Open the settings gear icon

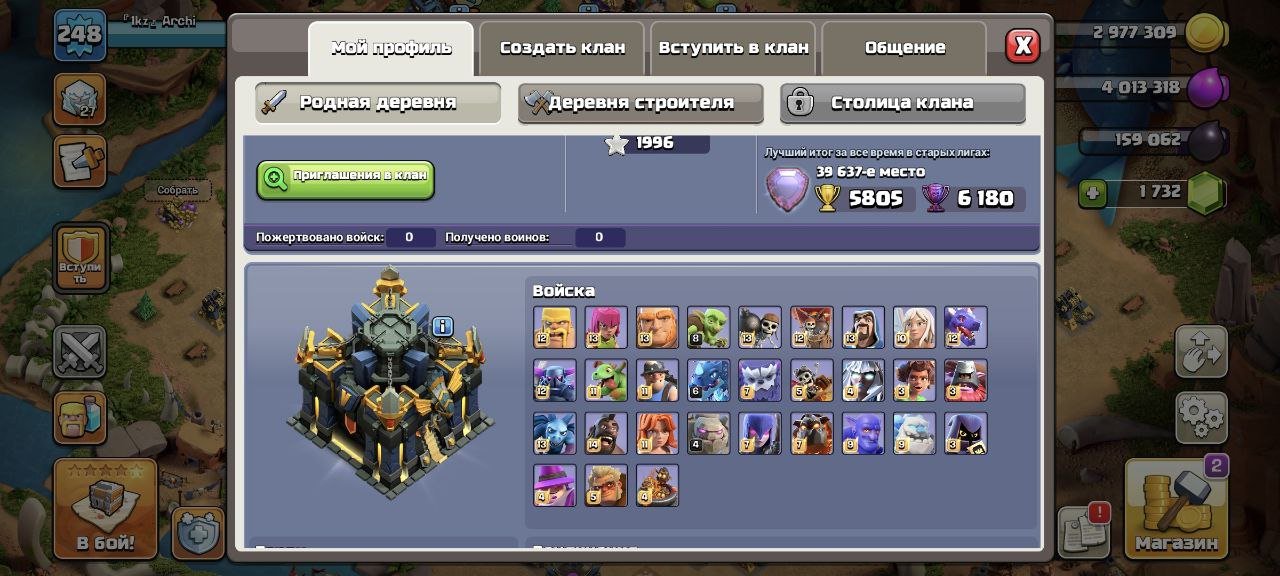coord(1200,414)
